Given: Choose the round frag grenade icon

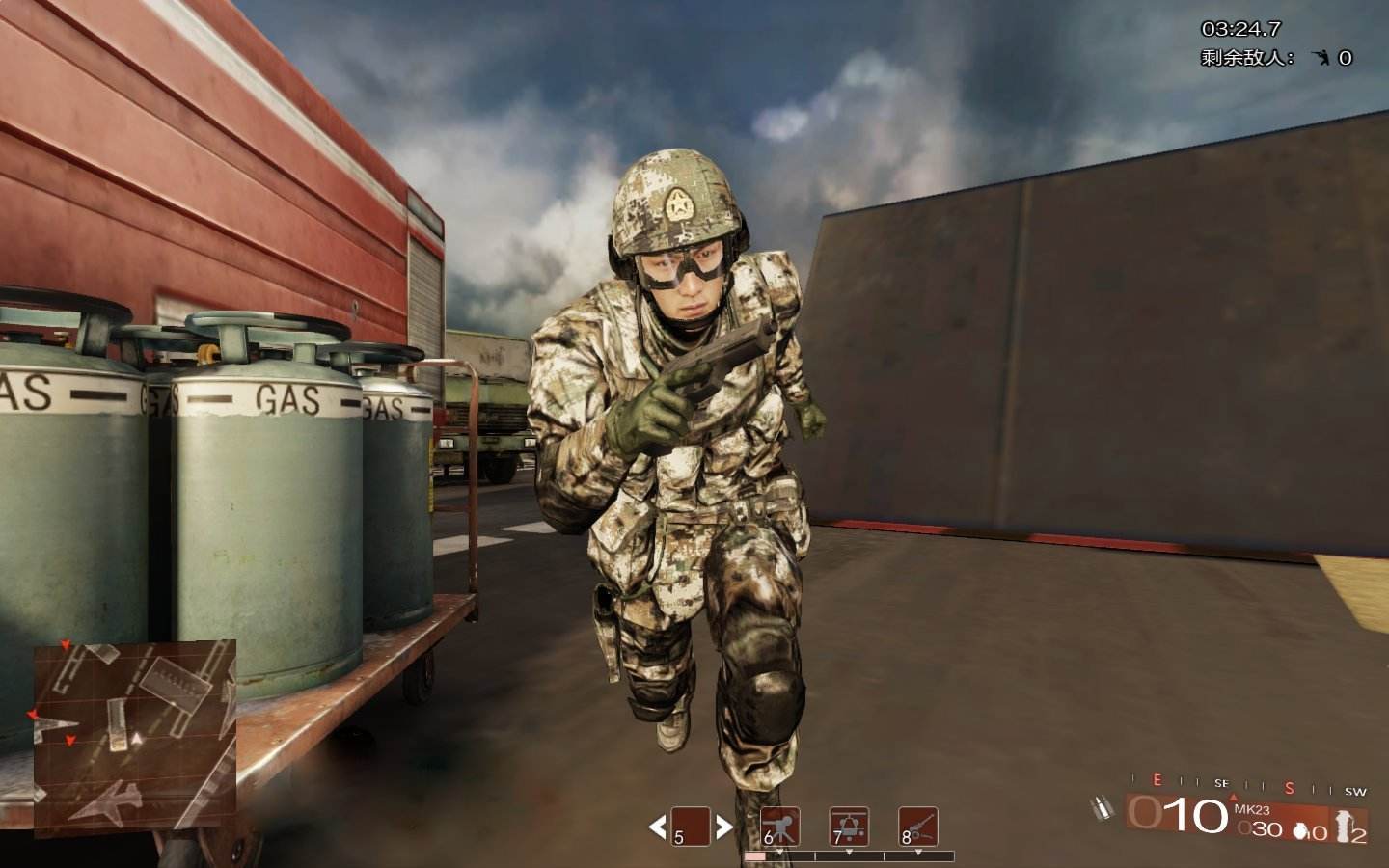Looking at the screenshot, I should (1296, 829).
